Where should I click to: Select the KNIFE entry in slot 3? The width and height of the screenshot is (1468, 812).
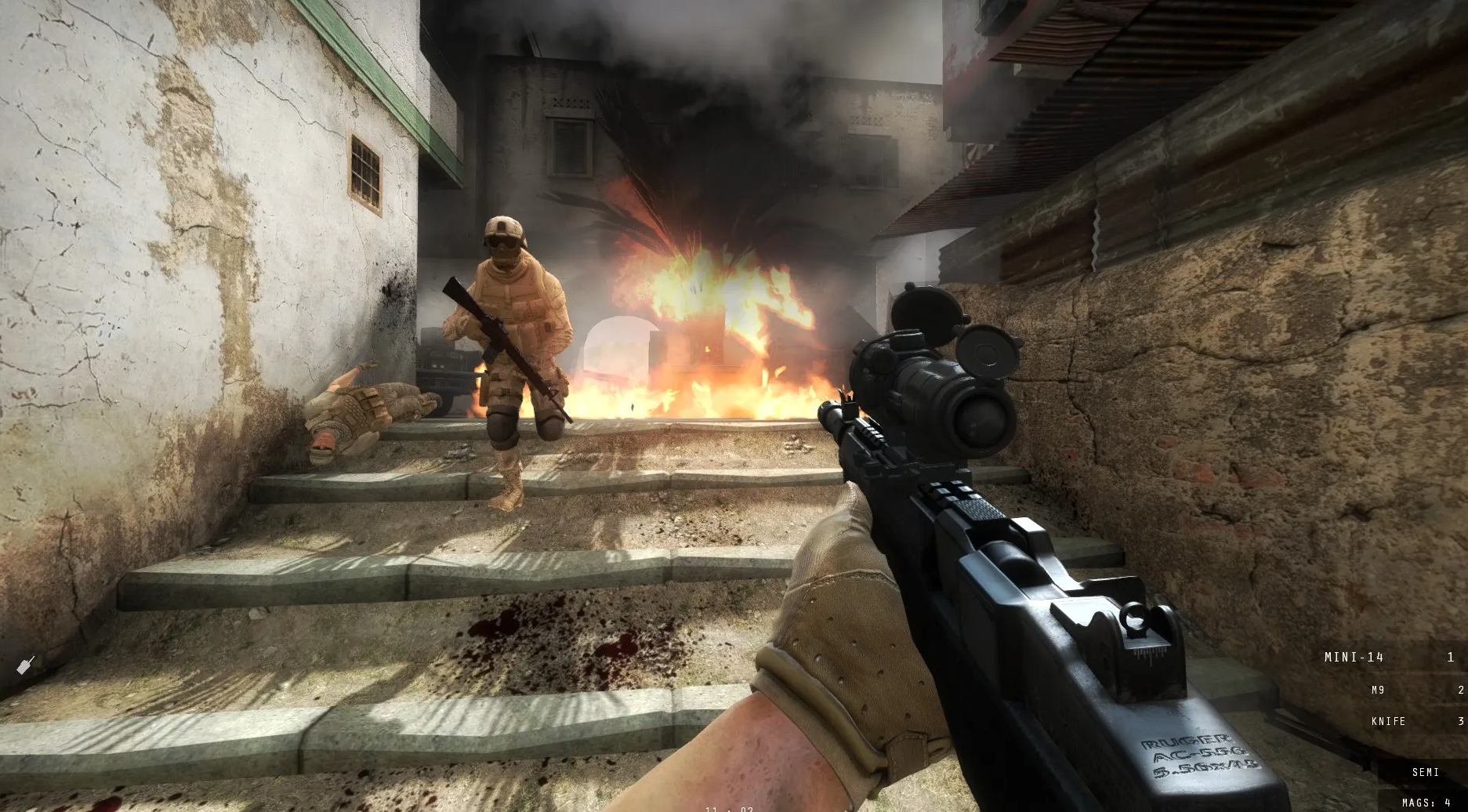[1387, 722]
